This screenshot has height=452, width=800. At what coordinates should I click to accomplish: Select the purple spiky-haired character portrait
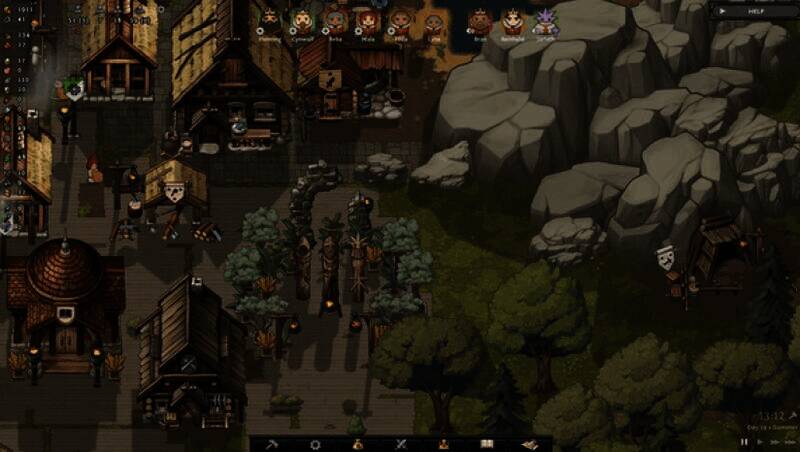click(x=546, y=22)
